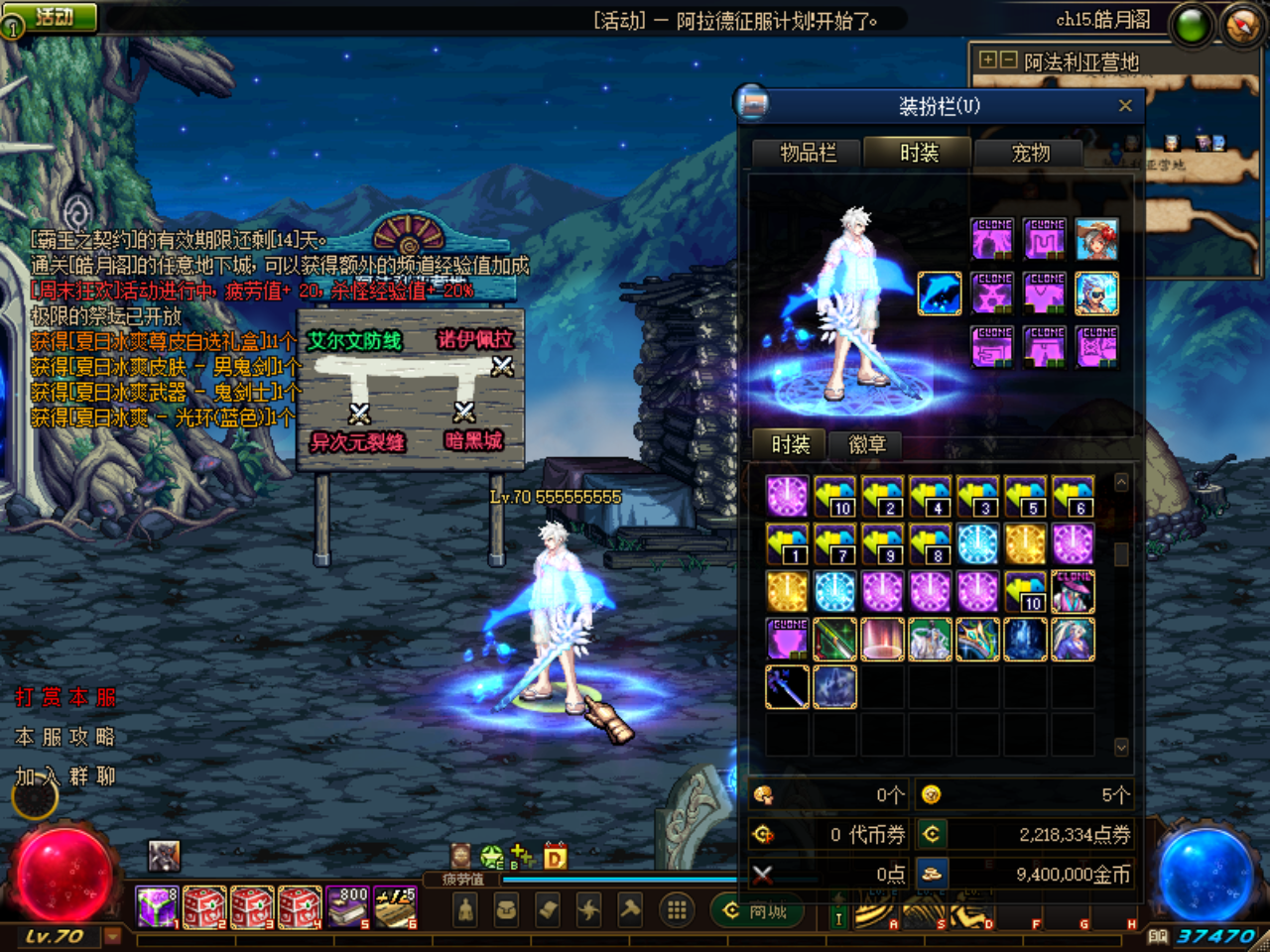Open the inventory bag icon on bottom toolbar

click(507, 910)
